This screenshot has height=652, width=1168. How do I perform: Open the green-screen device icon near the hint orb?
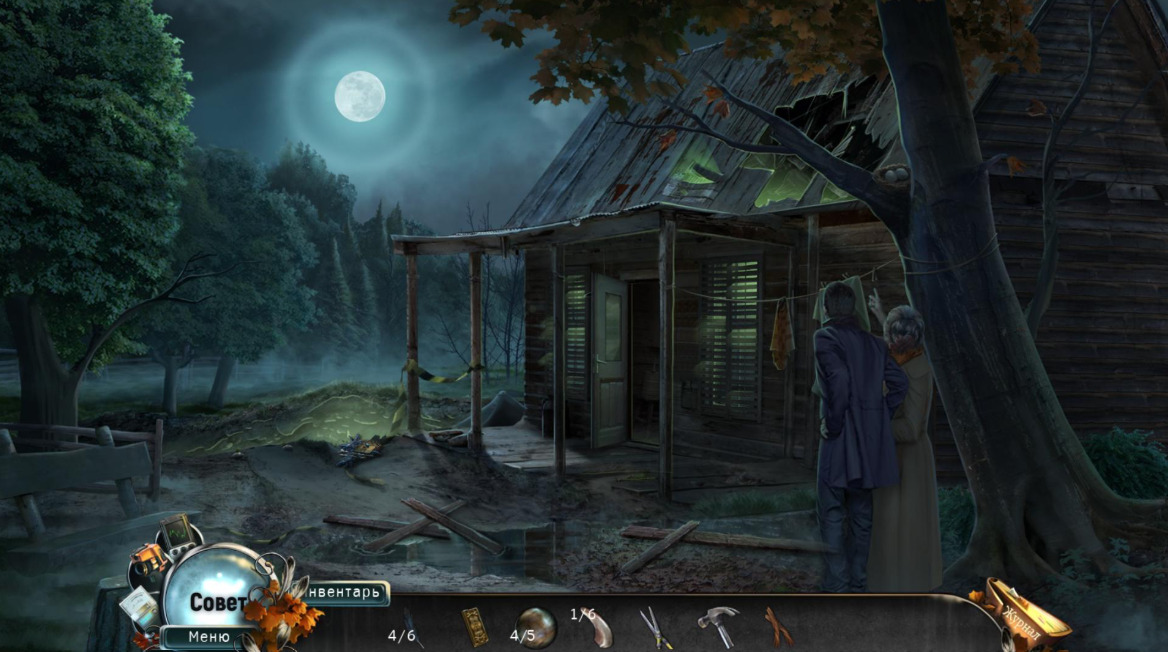point(178,530)
